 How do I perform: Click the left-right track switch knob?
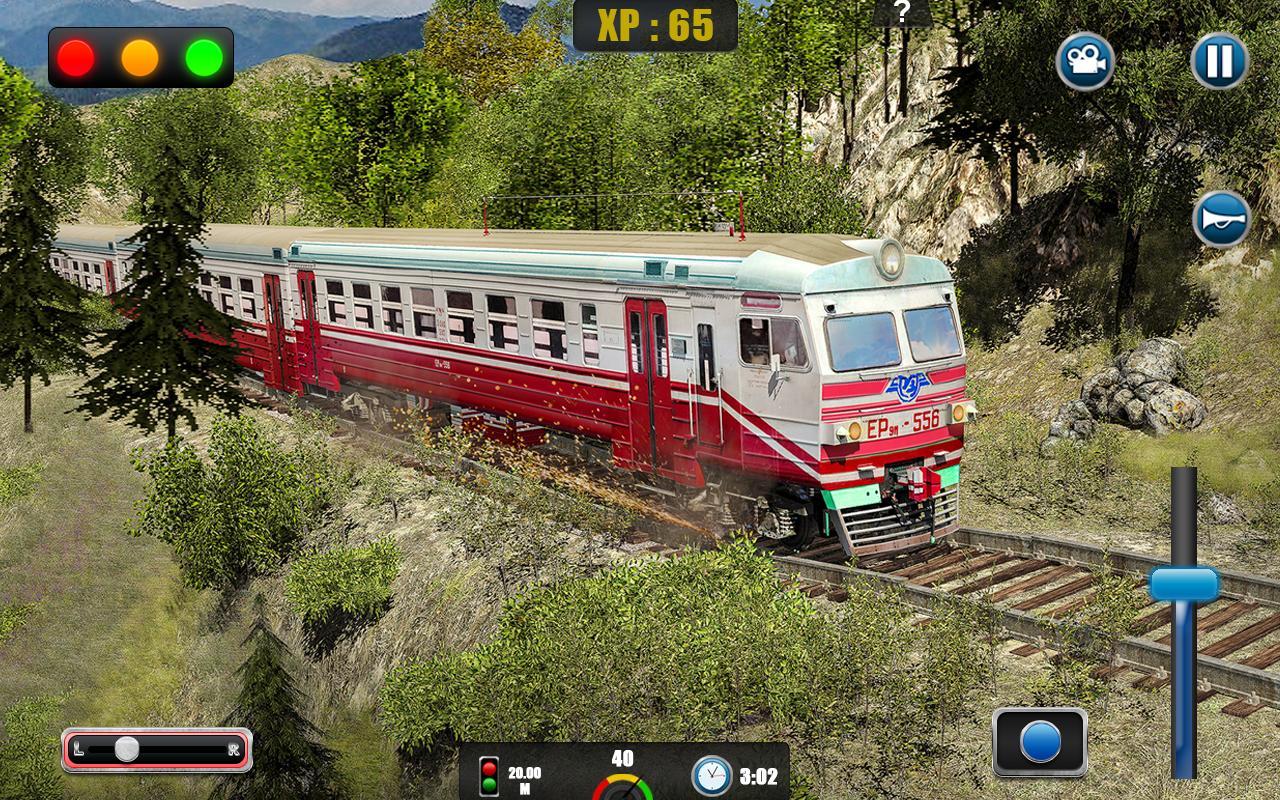(127, 749)
